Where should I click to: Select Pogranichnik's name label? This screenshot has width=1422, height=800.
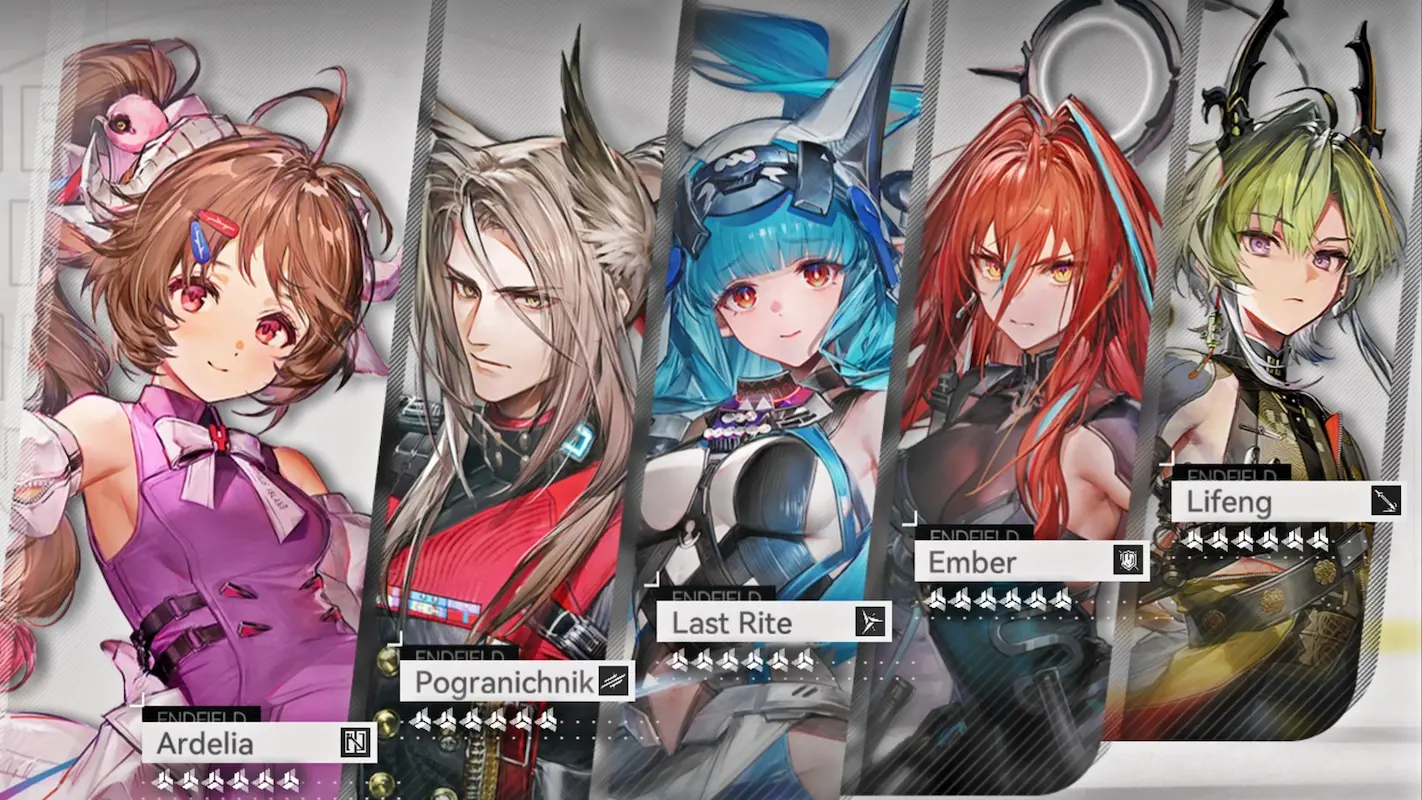[502, 683]
